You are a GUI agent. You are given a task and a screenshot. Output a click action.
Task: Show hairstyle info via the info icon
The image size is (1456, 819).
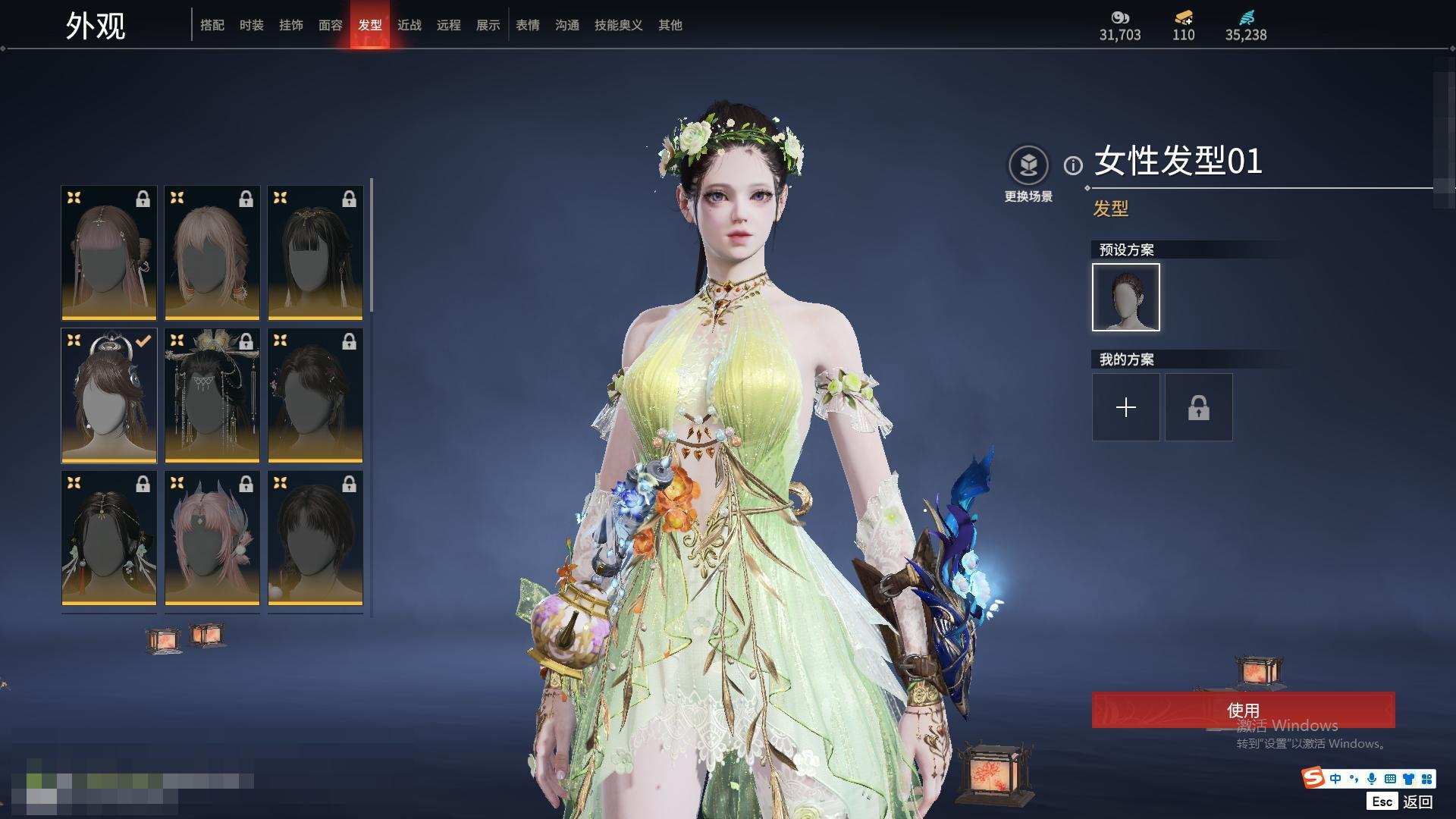tap(1072, 165)
